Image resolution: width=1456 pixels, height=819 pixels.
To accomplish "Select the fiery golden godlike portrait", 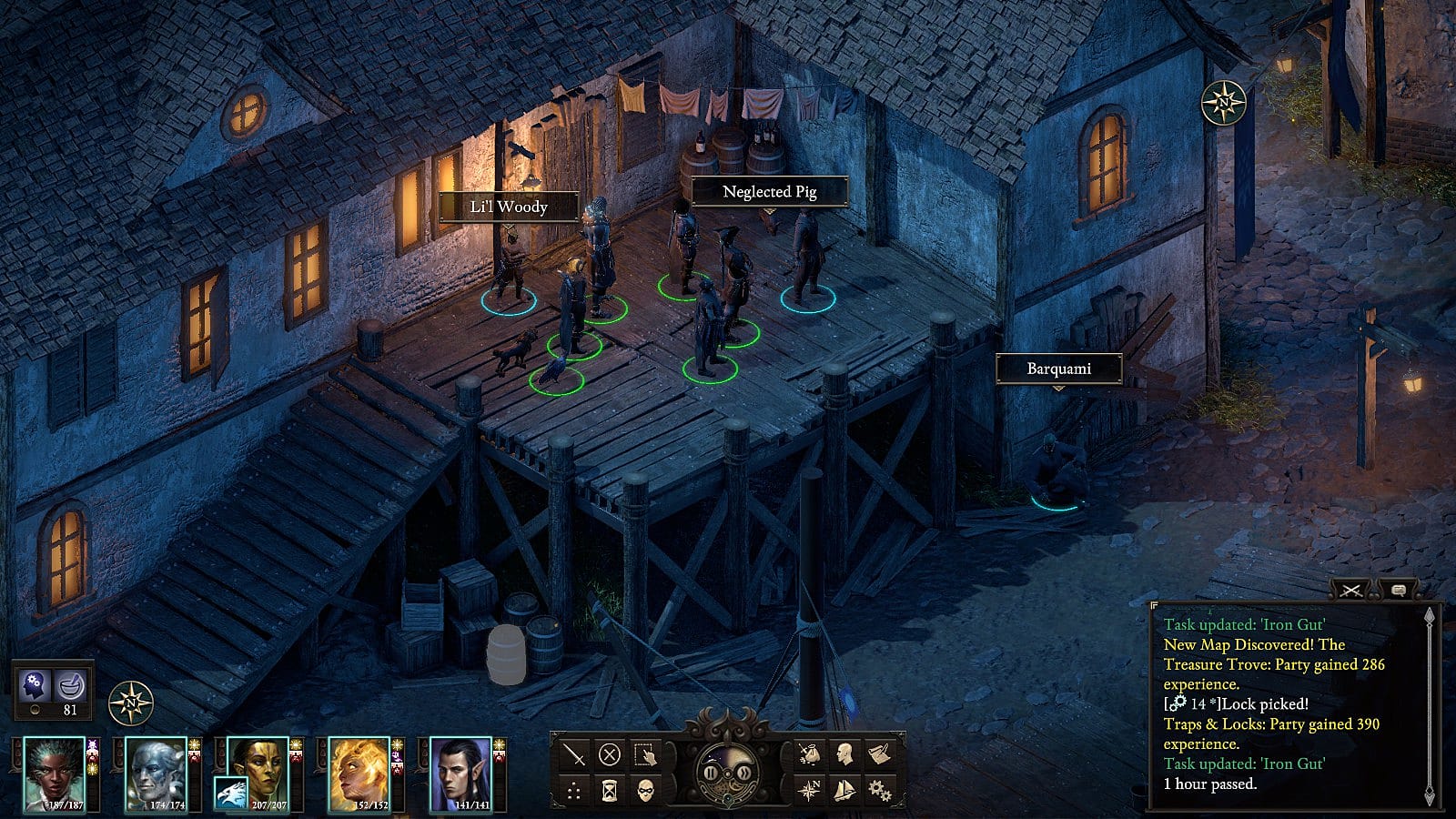I will tap(359, 773).
